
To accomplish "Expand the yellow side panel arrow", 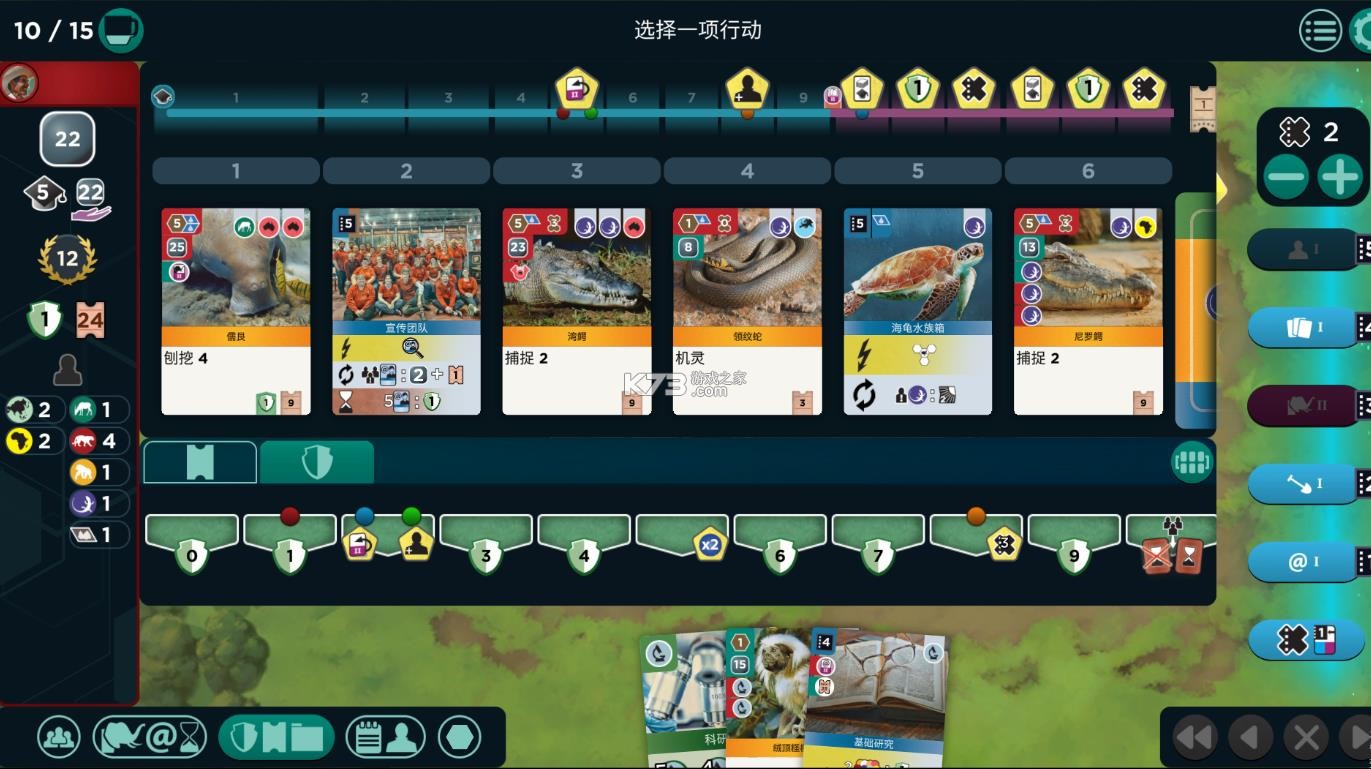I will (x=1222, y=188).
